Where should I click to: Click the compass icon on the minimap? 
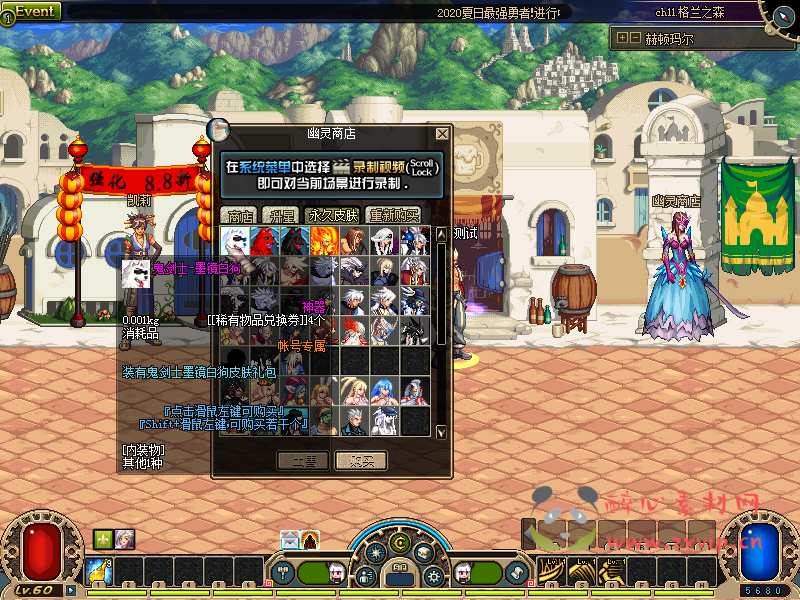(x=781, y=13)
